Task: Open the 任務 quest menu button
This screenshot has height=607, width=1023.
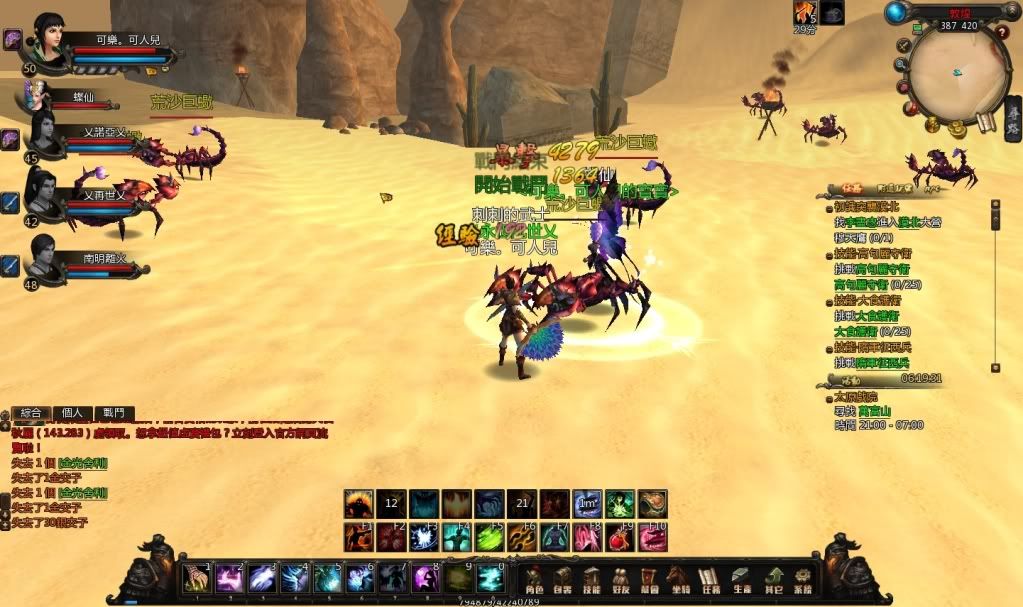Action: point(710,579)
